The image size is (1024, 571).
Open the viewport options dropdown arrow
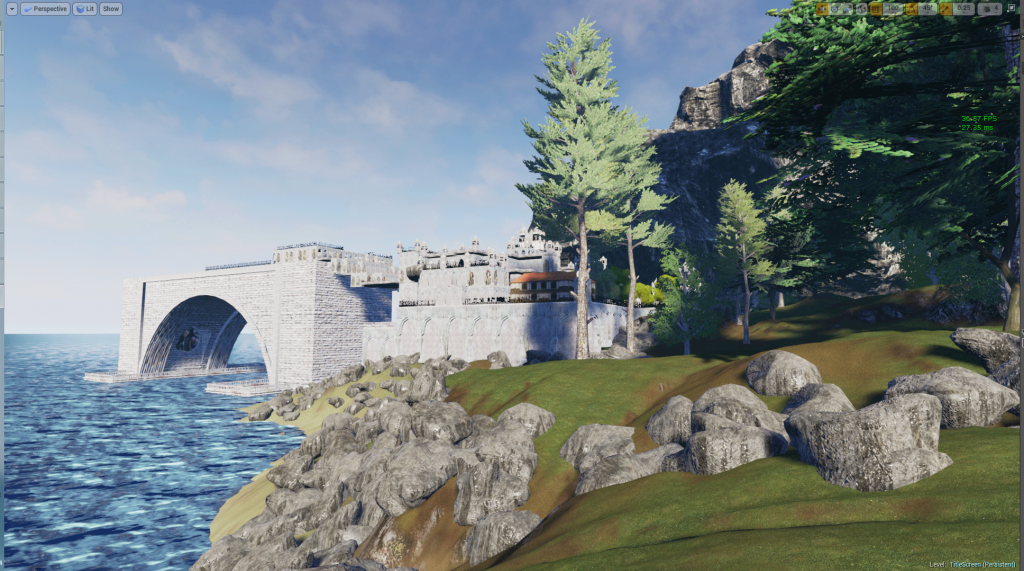tap(12, 9)
